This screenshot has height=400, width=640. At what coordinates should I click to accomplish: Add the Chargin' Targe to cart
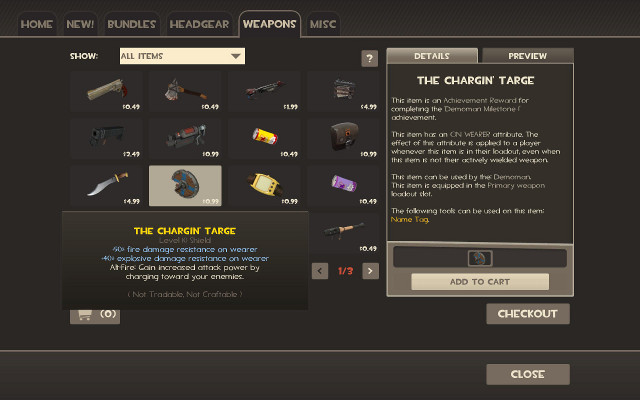pos(480,281)
